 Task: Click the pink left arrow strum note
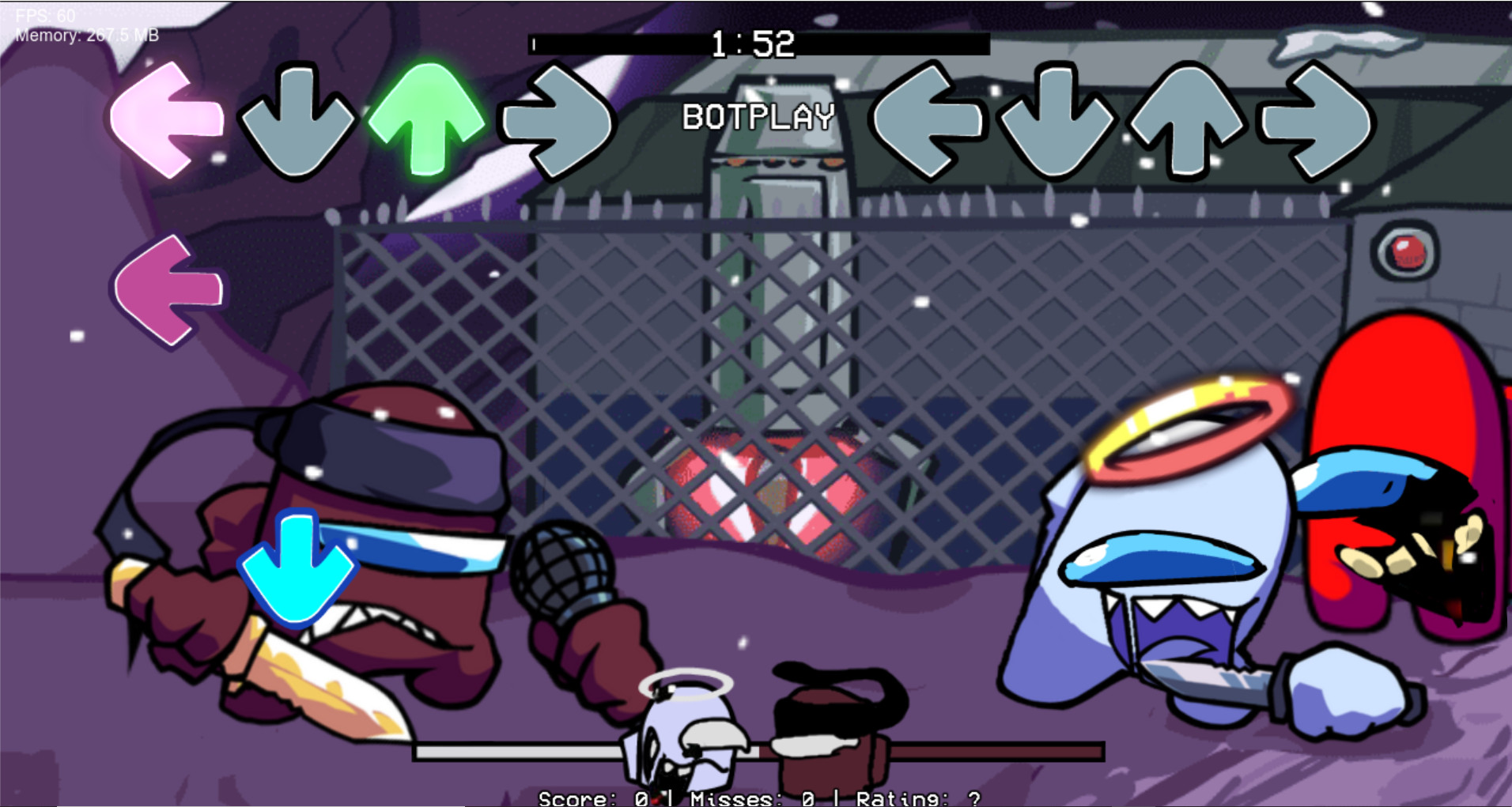[x=166, y=119]
